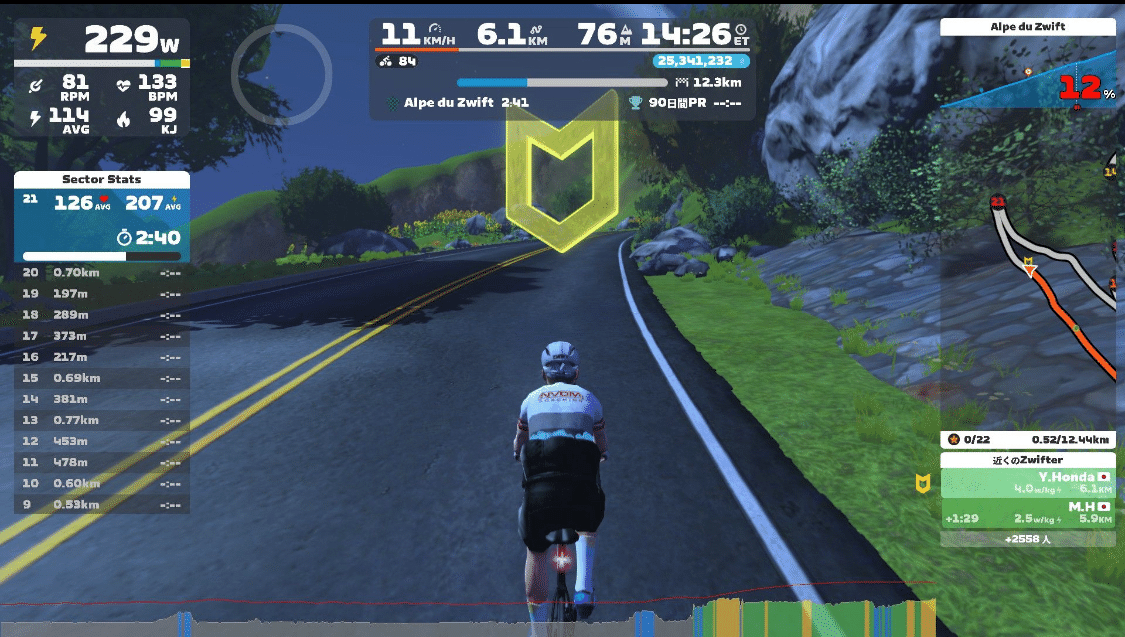Select rider Y.Honda in nearby list

tap(1028, 483)
